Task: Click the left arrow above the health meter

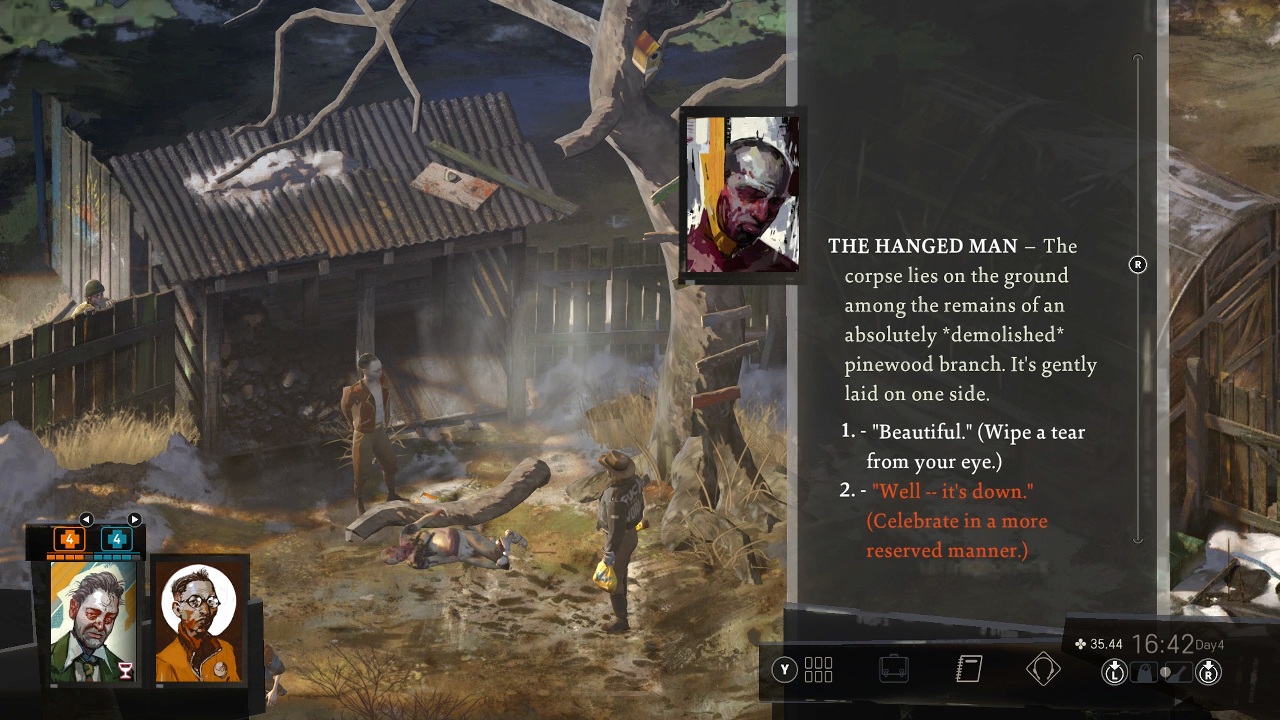Action: pyautogui.click(x=86, y=518)
